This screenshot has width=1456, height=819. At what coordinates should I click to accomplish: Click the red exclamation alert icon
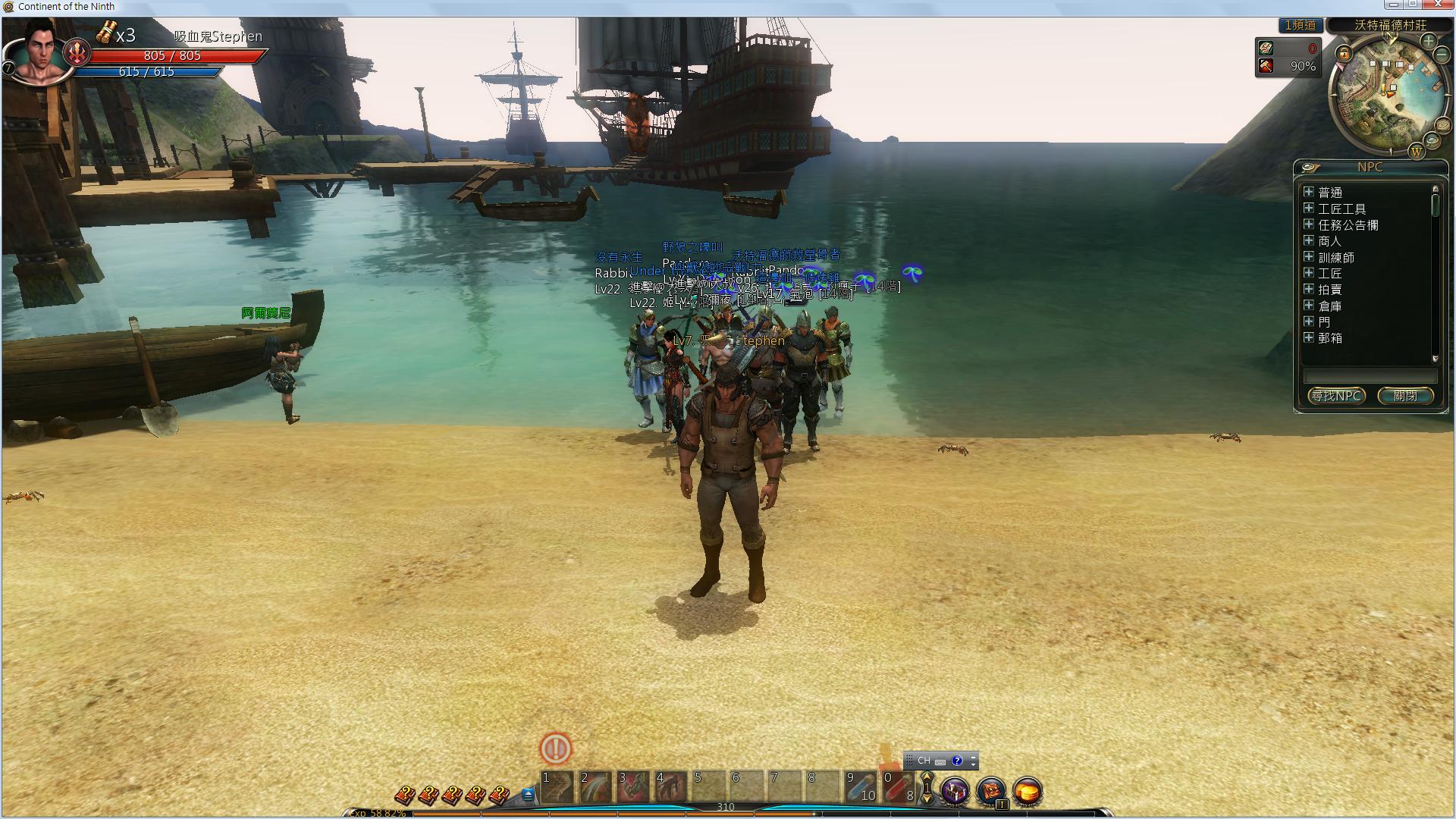click(555, 748)
